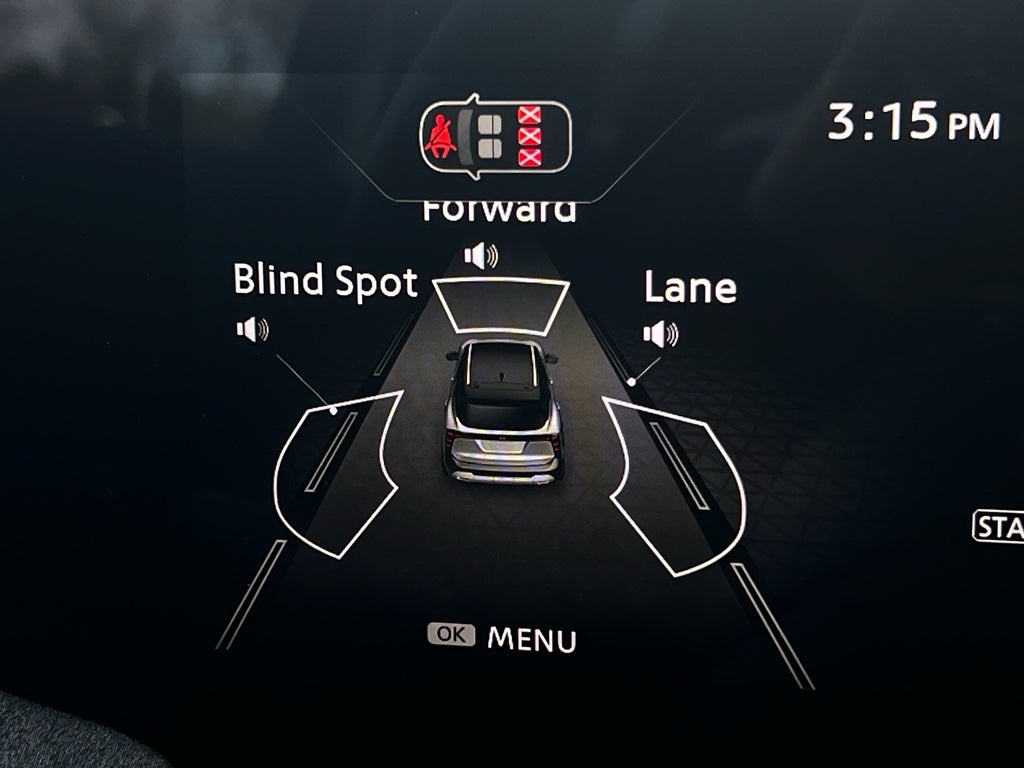Select the Lane text label
This screenshot has height=768, width=1024.
(690, 288)
